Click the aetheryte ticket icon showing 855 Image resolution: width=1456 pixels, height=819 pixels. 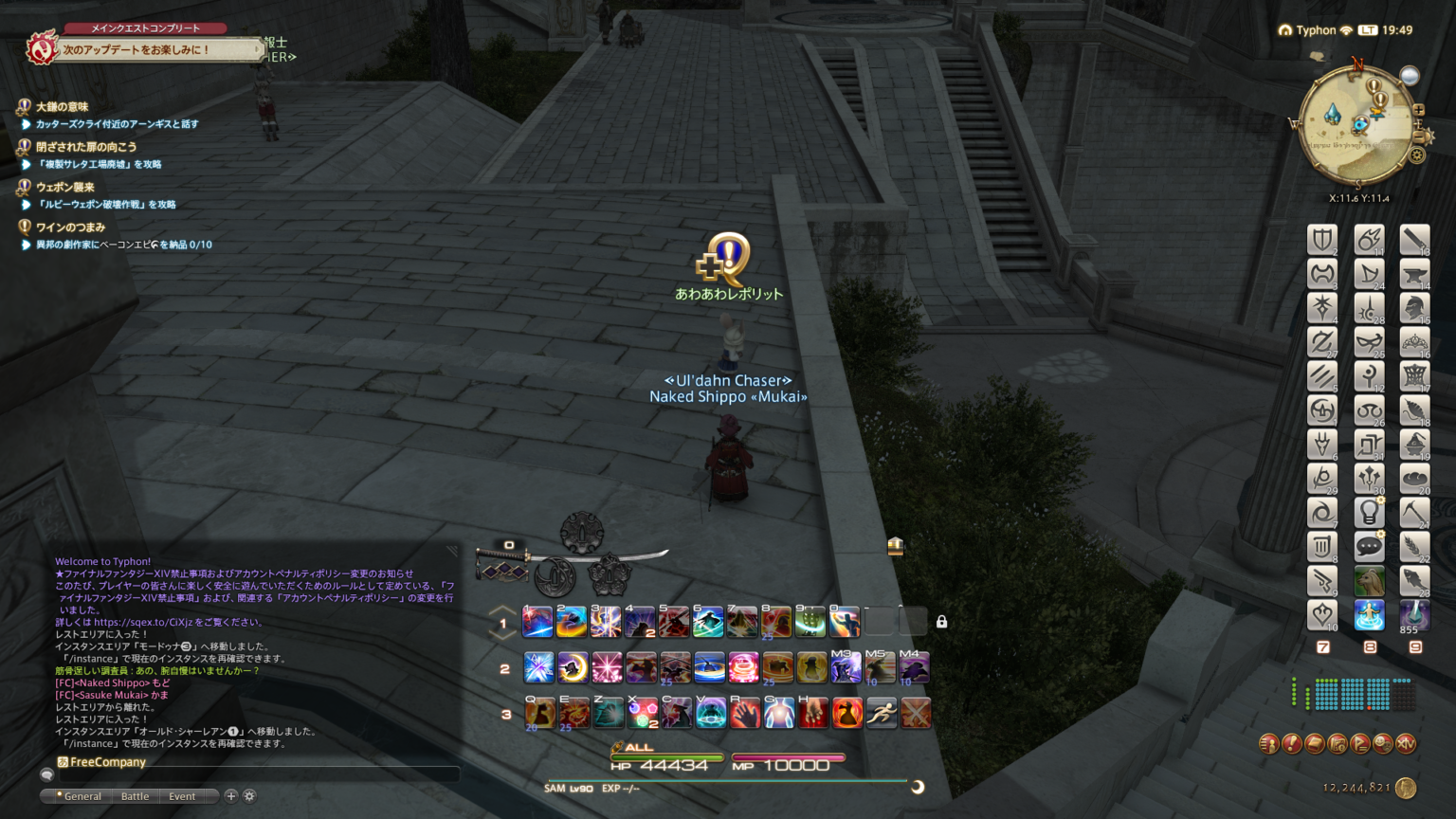(1414, 614)
